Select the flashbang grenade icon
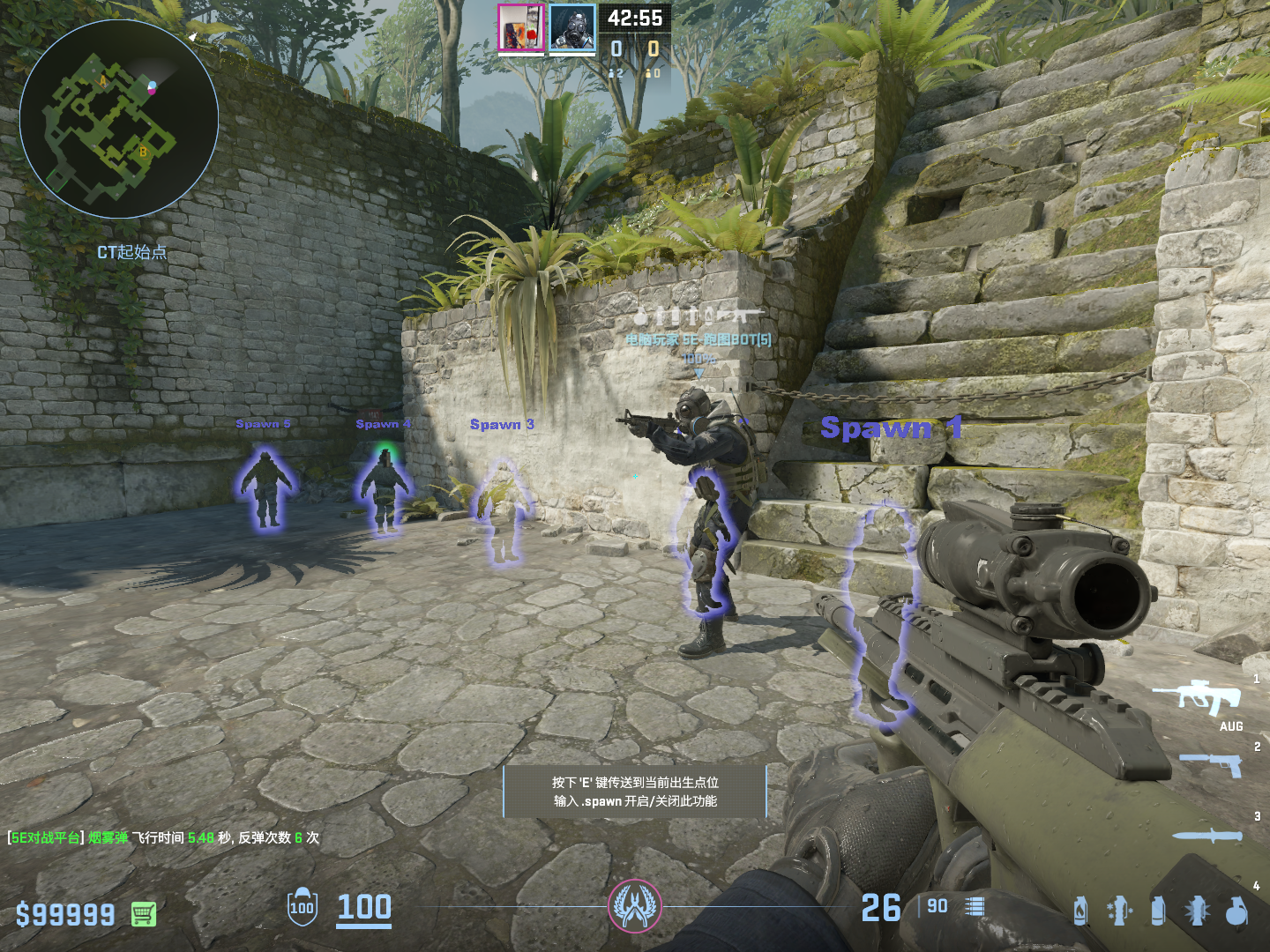The width and height of the screenshot is (1270, 952). coord(1197,911)
